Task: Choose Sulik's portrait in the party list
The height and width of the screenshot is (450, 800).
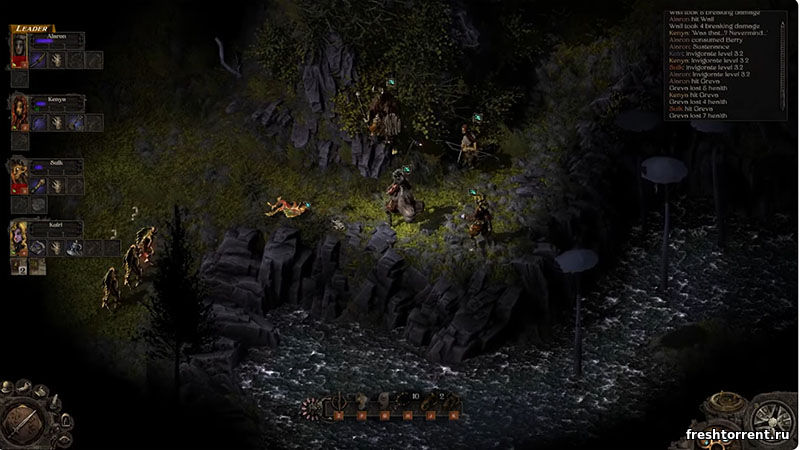Action: 19,176
